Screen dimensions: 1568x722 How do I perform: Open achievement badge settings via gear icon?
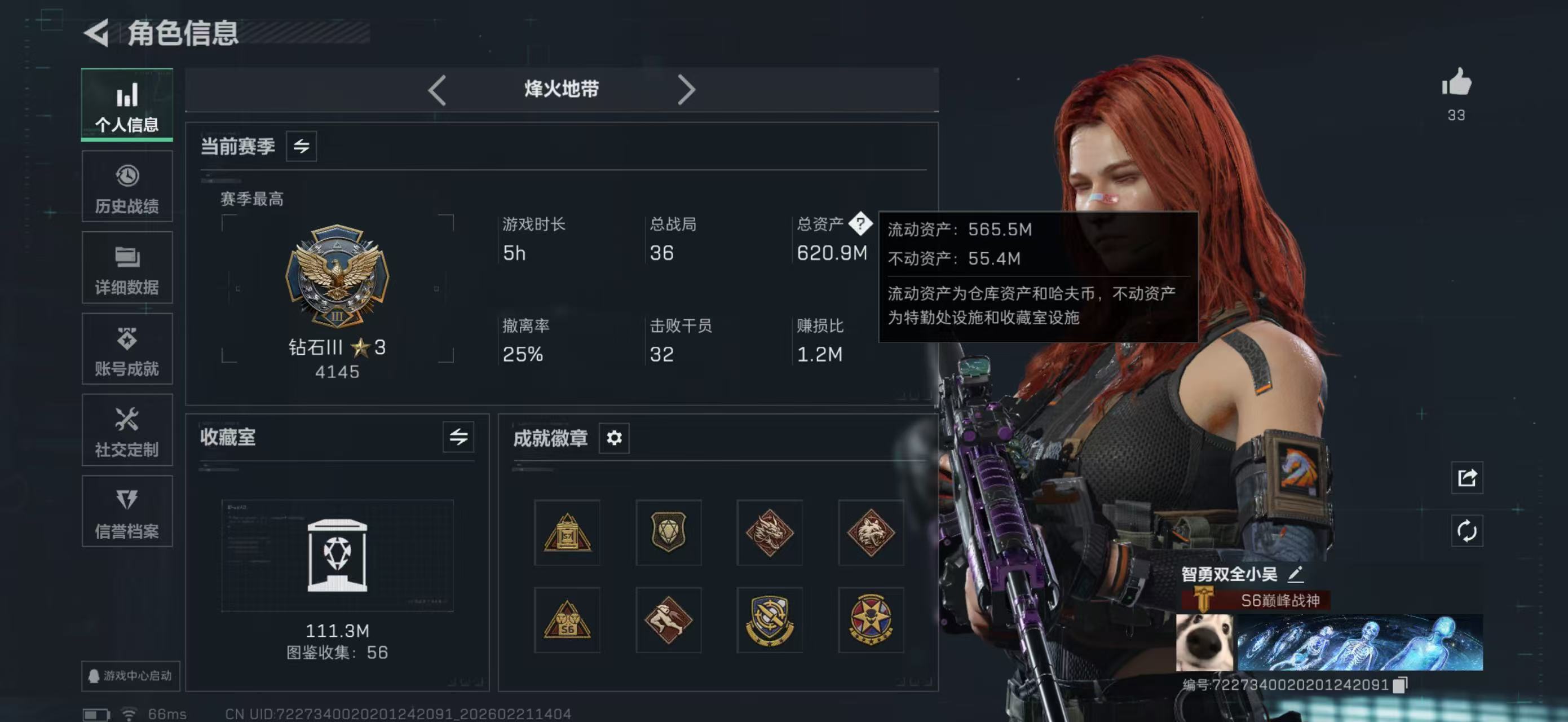[615, 438]
